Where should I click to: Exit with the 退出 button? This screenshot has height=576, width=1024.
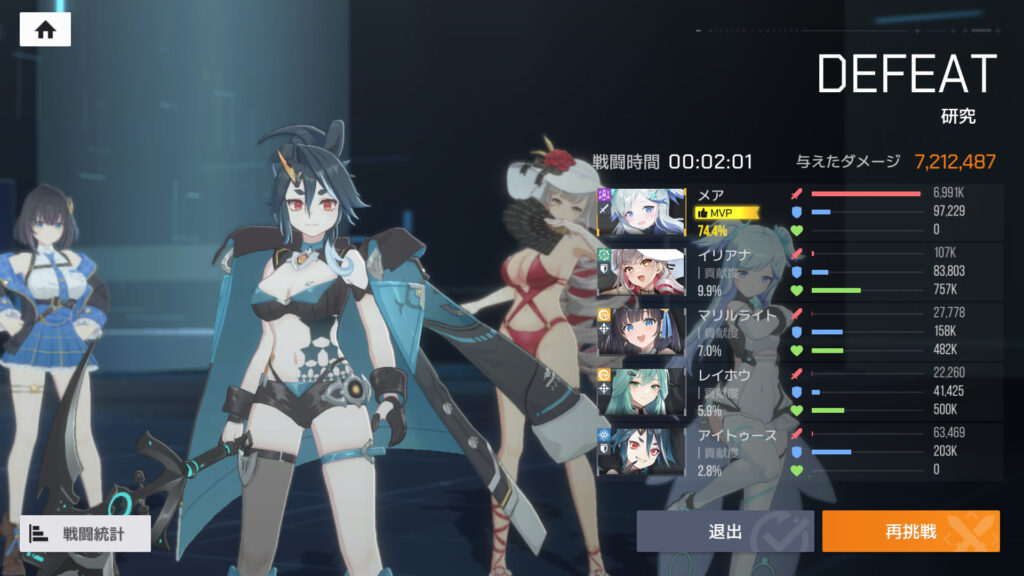[x=725, y=532]
